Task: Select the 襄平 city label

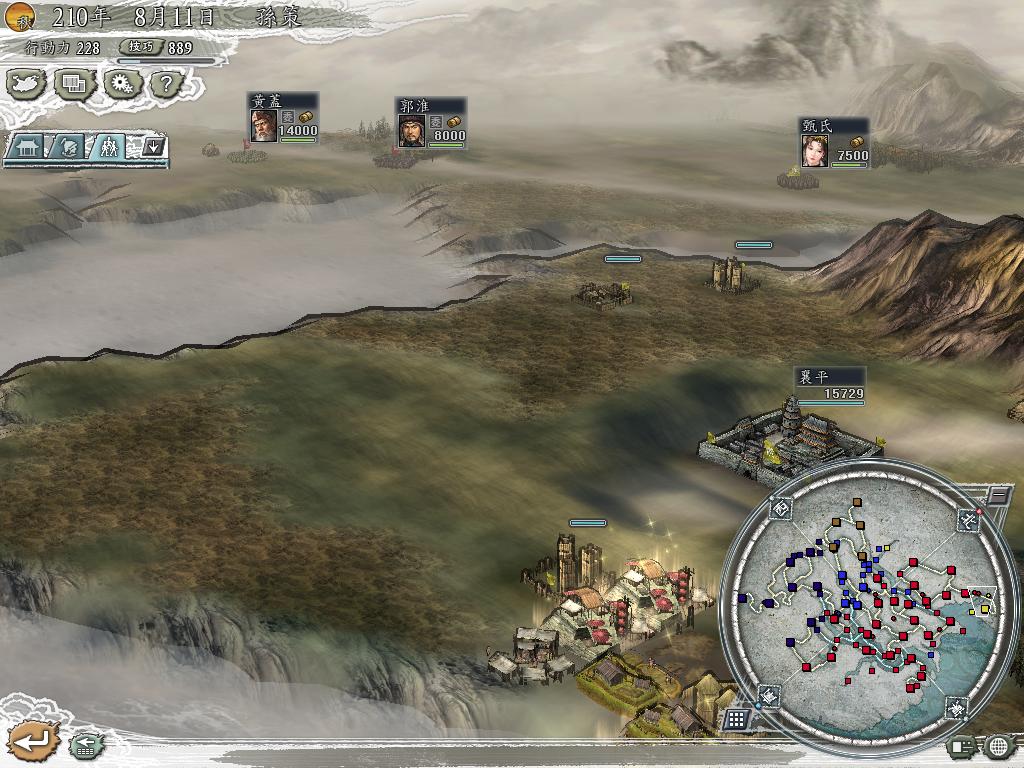Action: [829, 385]
